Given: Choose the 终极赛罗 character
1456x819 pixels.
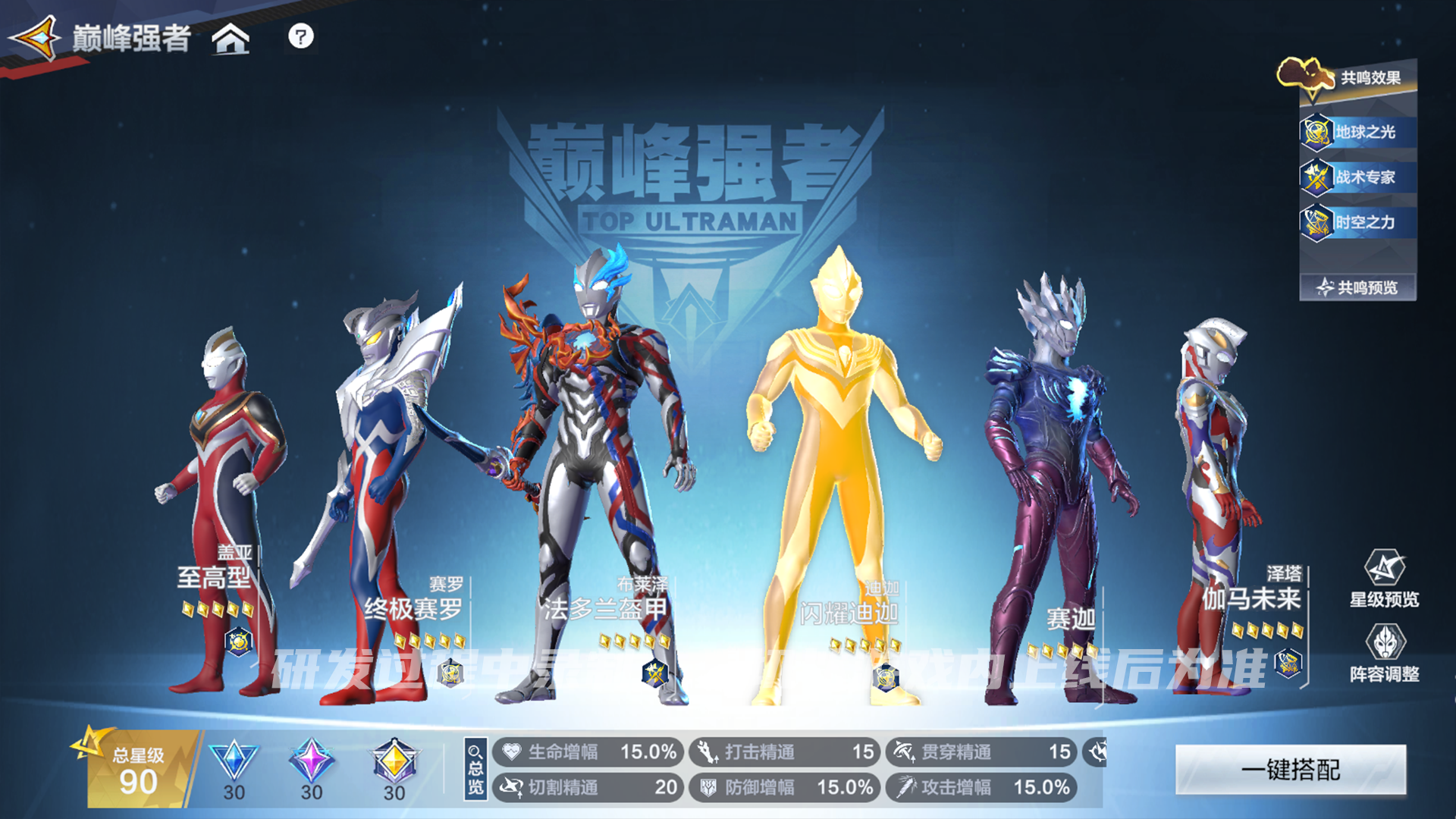Looking at the screenshot, I should pyautogui.click(x=379, y=493).
